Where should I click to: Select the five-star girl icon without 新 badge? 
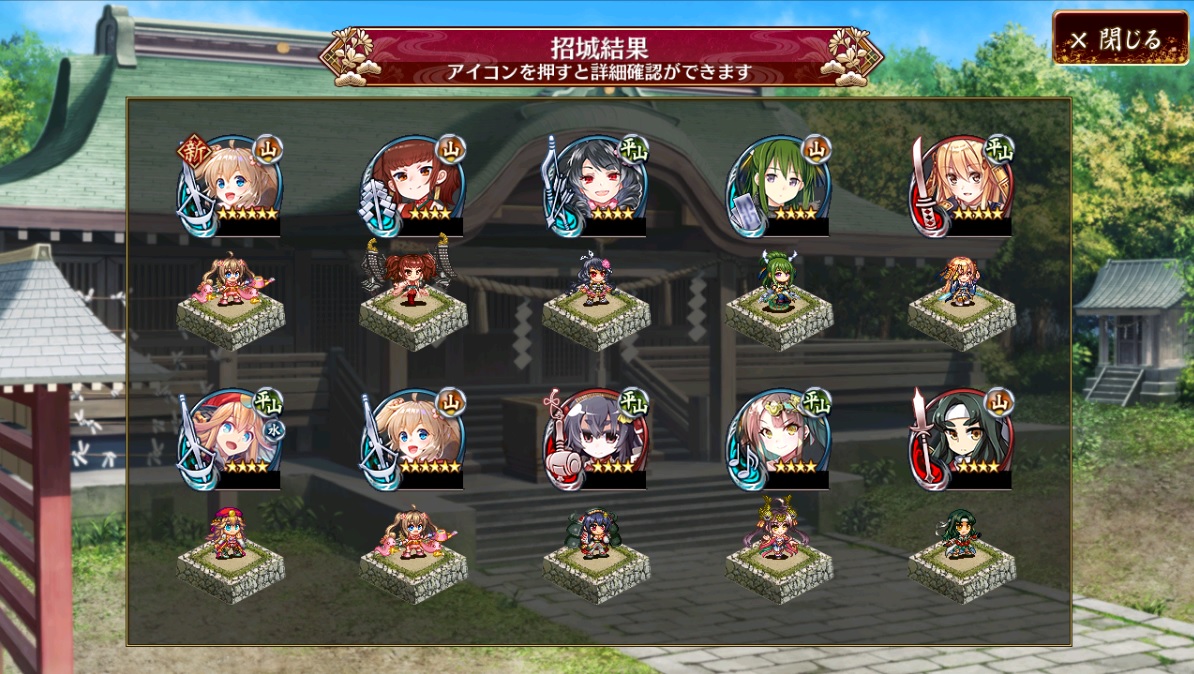click(x=413, y=438)
